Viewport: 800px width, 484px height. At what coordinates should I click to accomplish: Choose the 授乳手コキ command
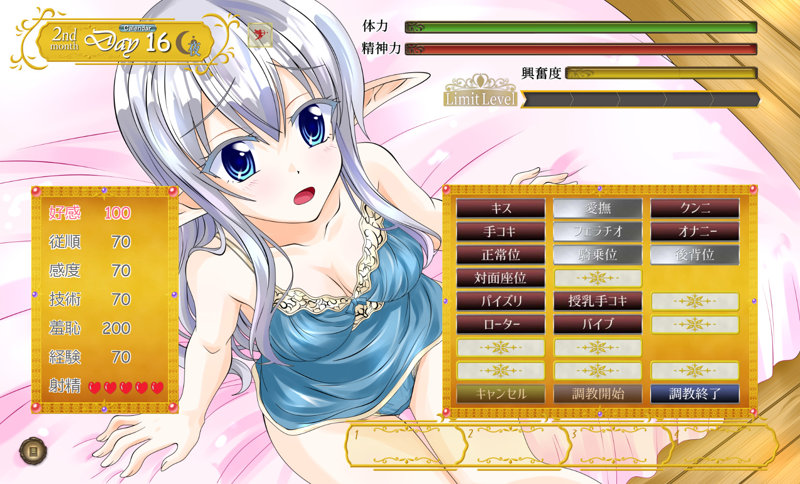pos(598,301)
